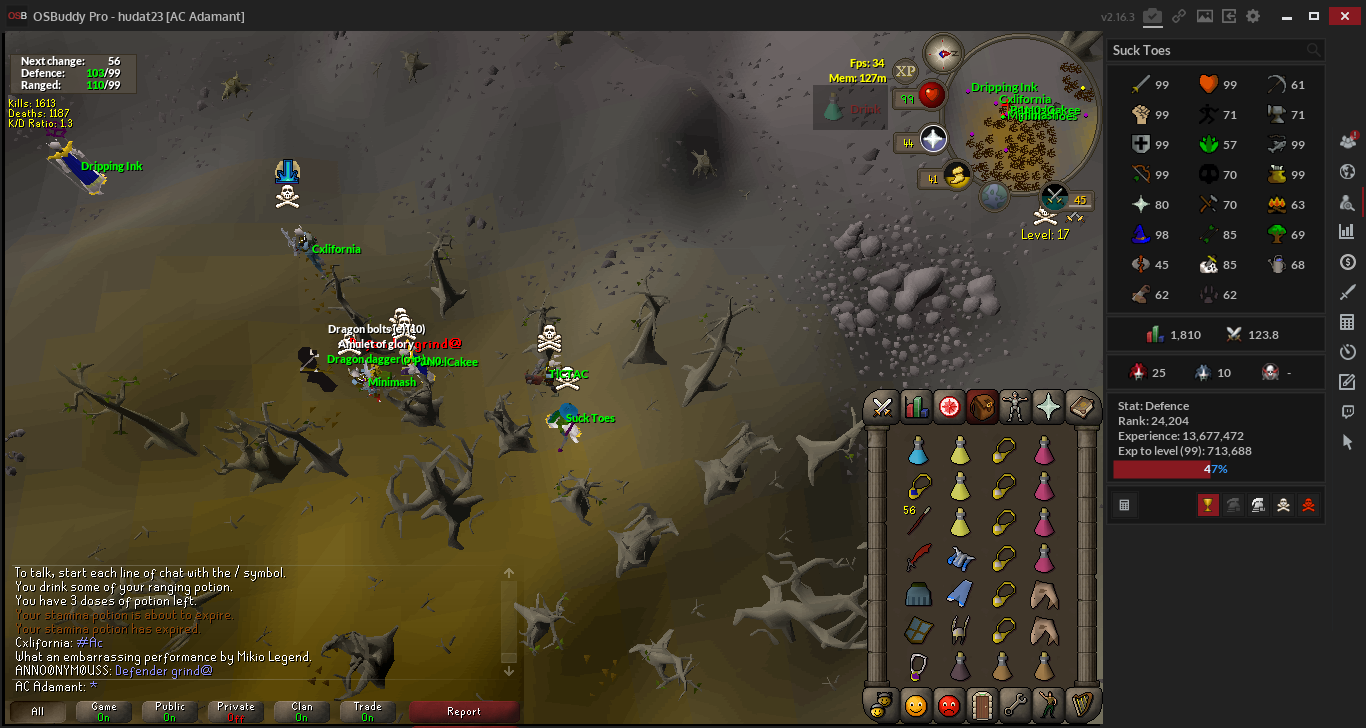
Task: Open the Magic spellbook tab
Action: point(1081,407)
